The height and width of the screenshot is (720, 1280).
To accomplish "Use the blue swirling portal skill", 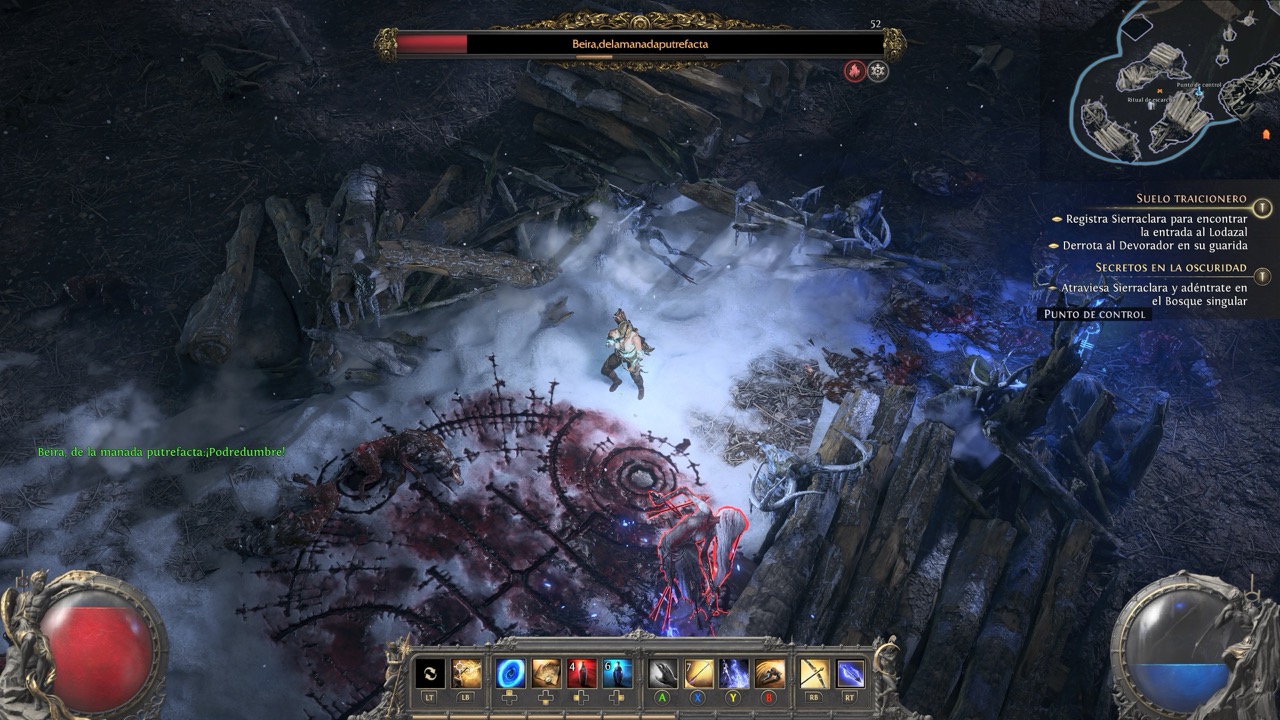I will (x=511, y=673).
